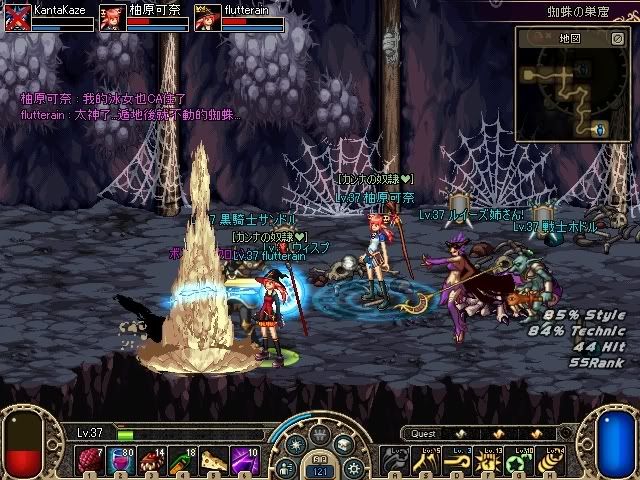Activate the golden whip skill (Lv.3)

click(x=456, y=460)
